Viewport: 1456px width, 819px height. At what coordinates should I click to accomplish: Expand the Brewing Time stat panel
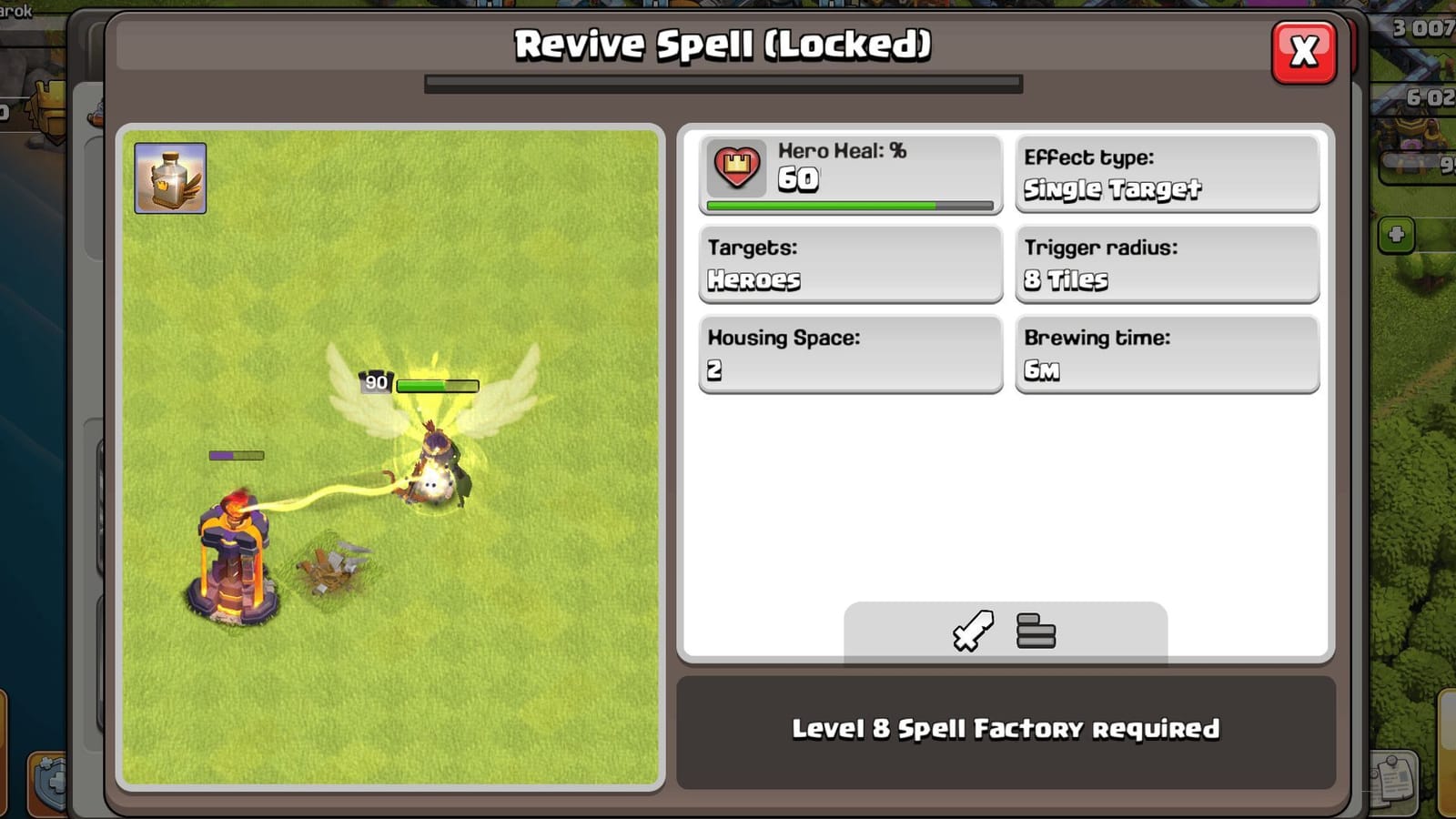pos(1168,354)
